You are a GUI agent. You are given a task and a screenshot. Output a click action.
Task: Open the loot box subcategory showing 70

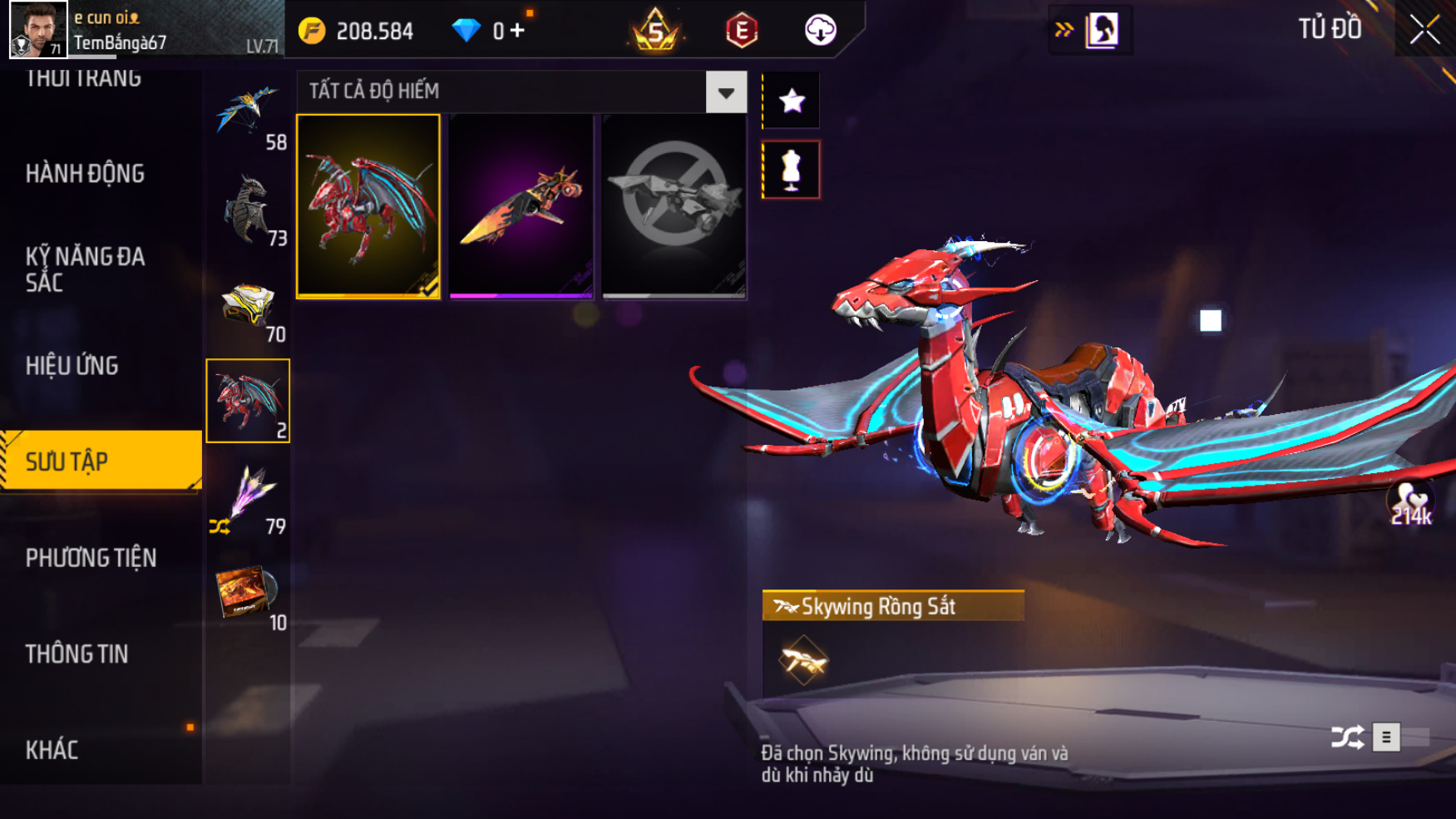click(x=248, y=306)
